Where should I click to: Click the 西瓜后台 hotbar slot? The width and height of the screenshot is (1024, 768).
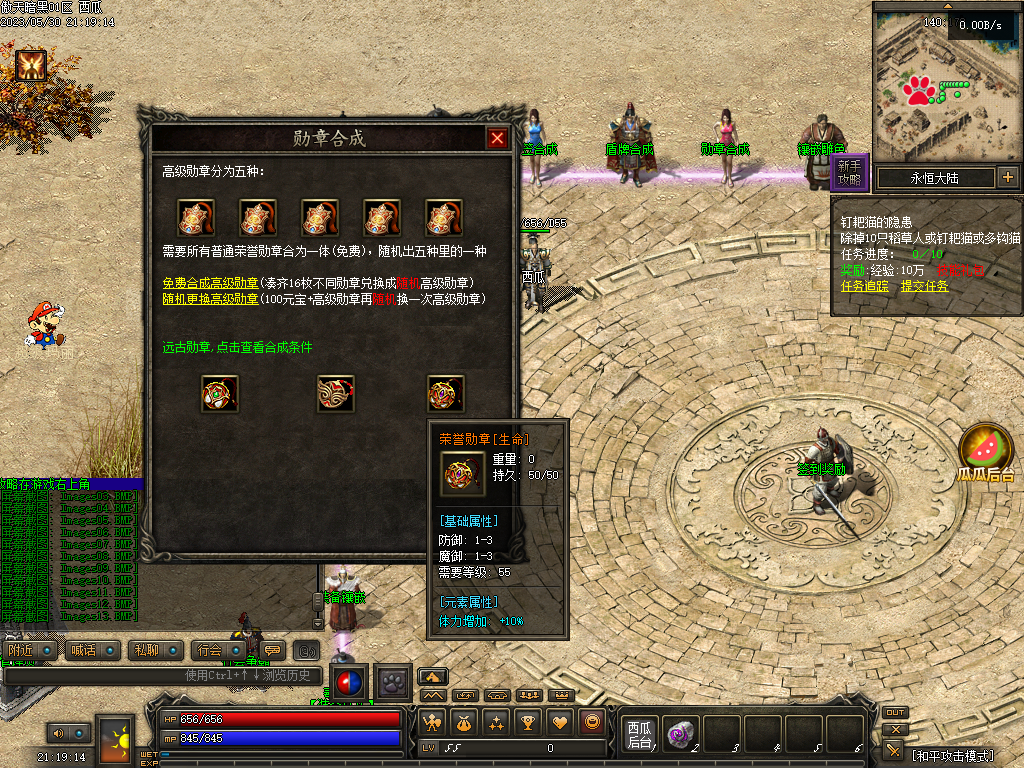[639, 734]
